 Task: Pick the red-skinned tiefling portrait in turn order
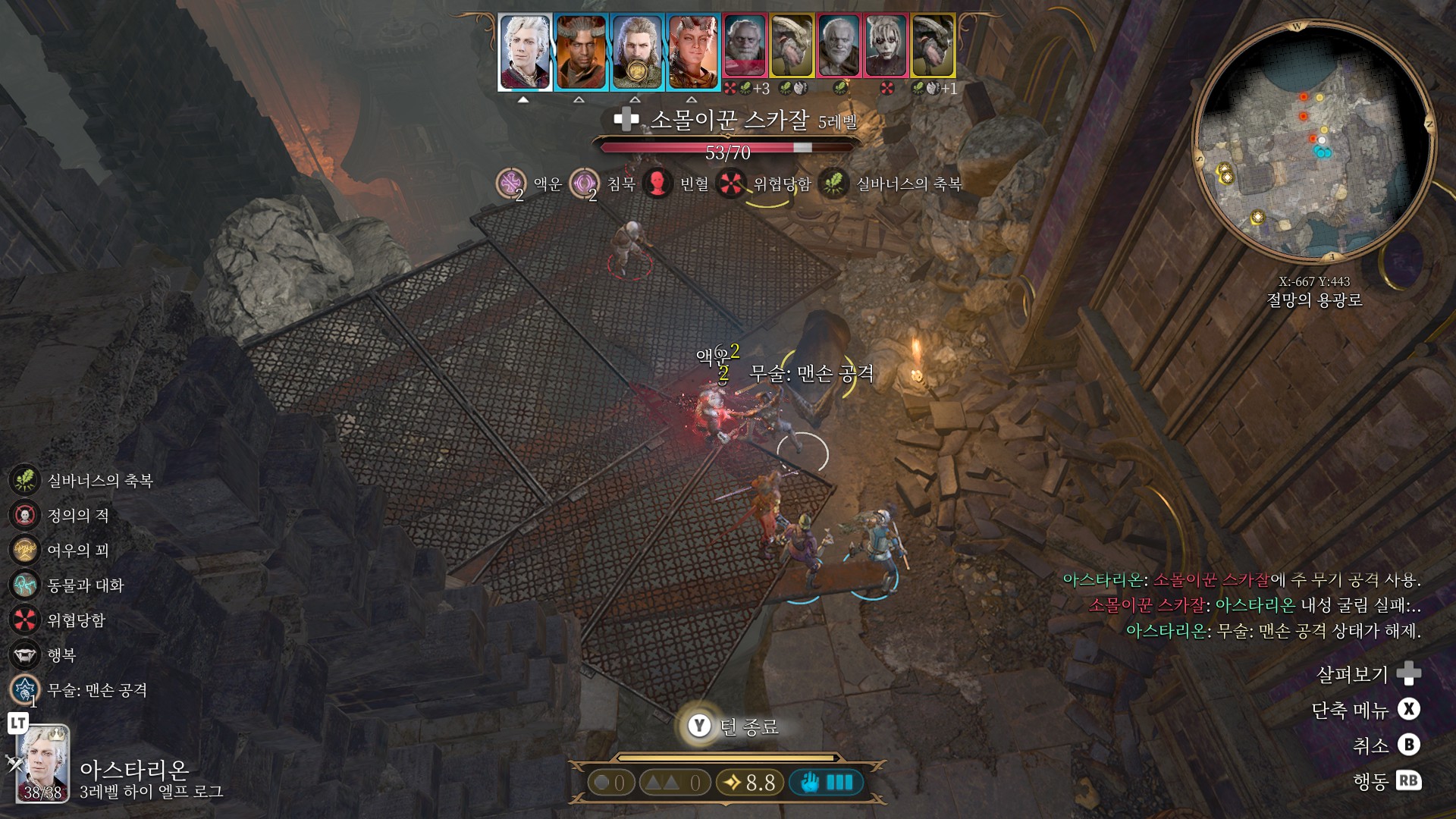point(693,52)
